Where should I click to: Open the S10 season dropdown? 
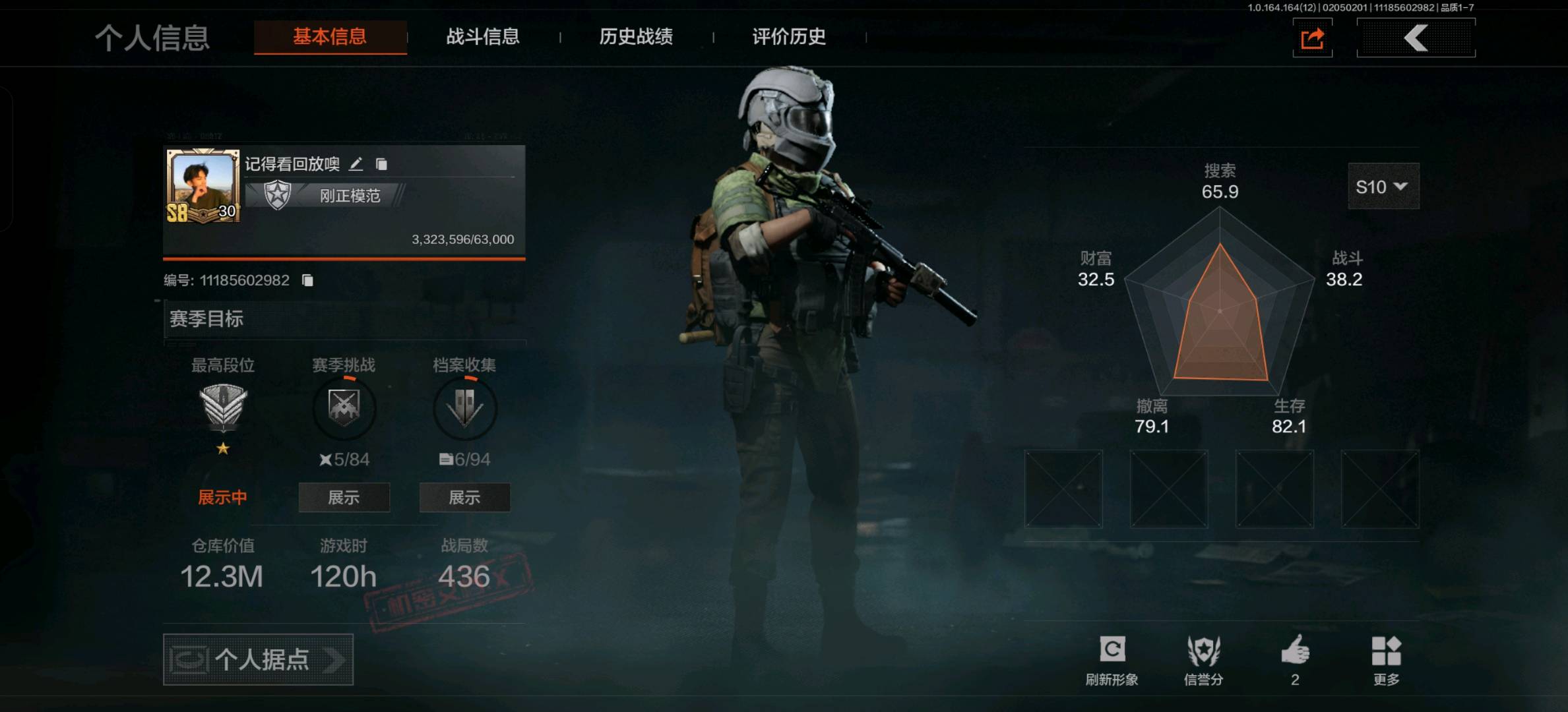tap(1383, 187)
